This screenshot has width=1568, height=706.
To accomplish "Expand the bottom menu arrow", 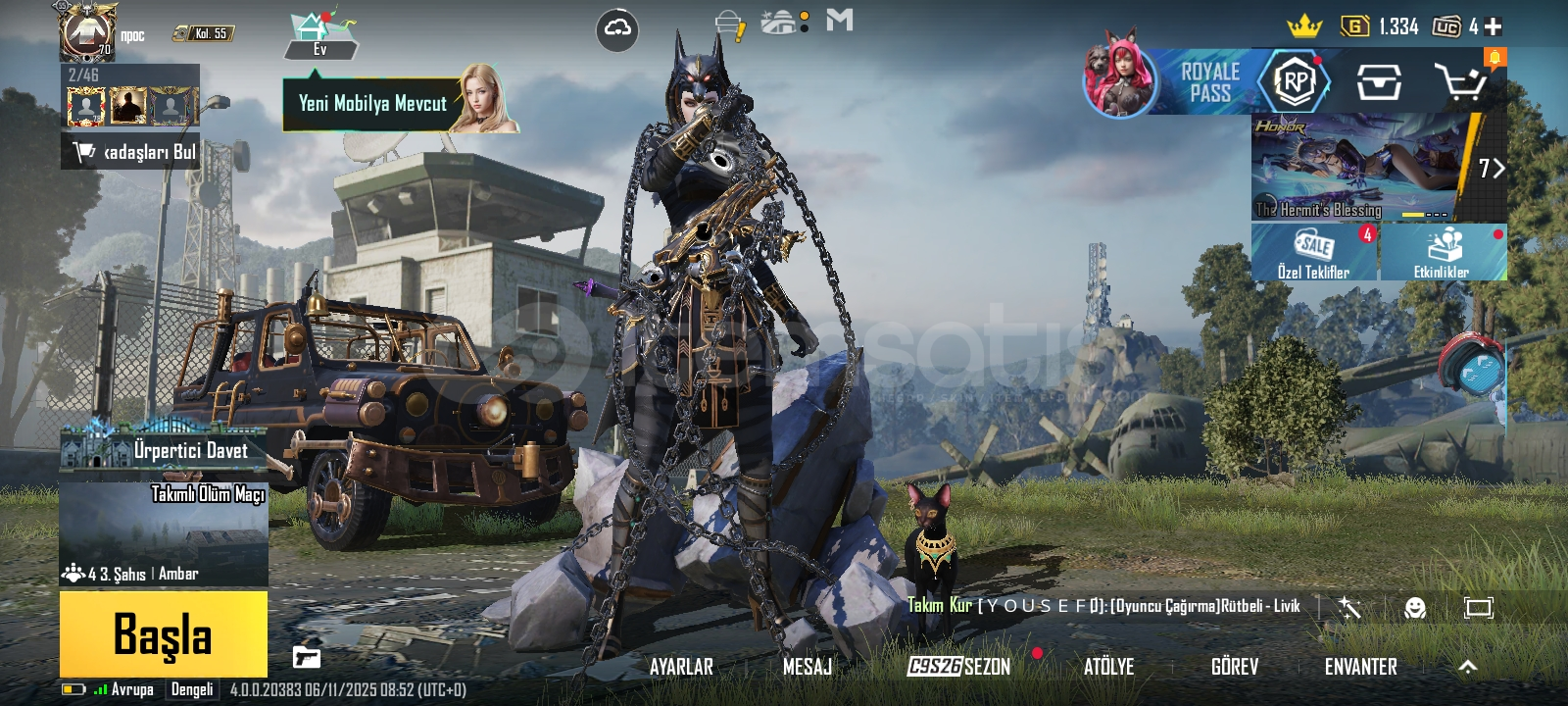I will (1467, 667).
